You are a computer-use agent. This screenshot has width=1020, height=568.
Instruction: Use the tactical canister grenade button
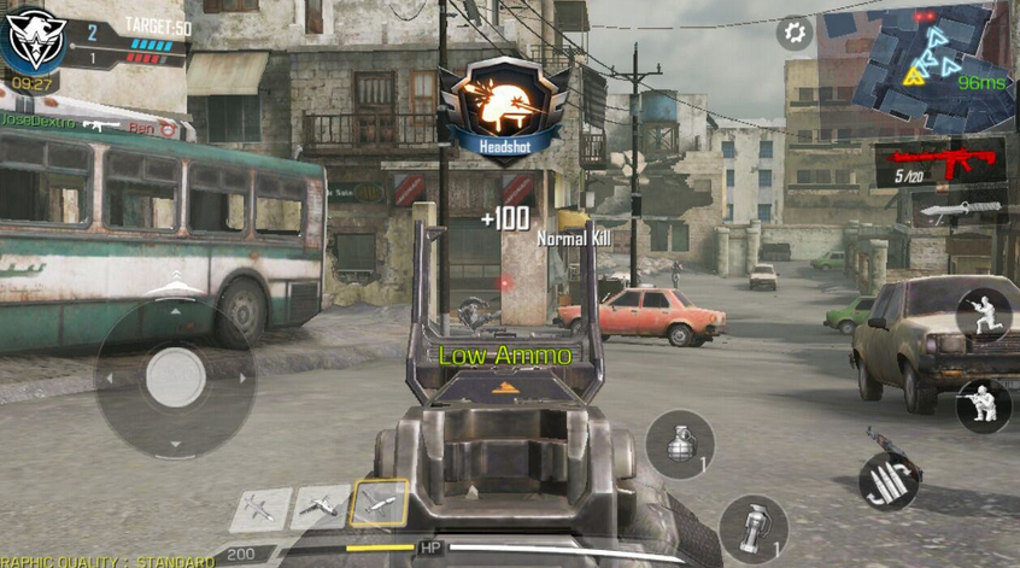click(x=753, y=529)
